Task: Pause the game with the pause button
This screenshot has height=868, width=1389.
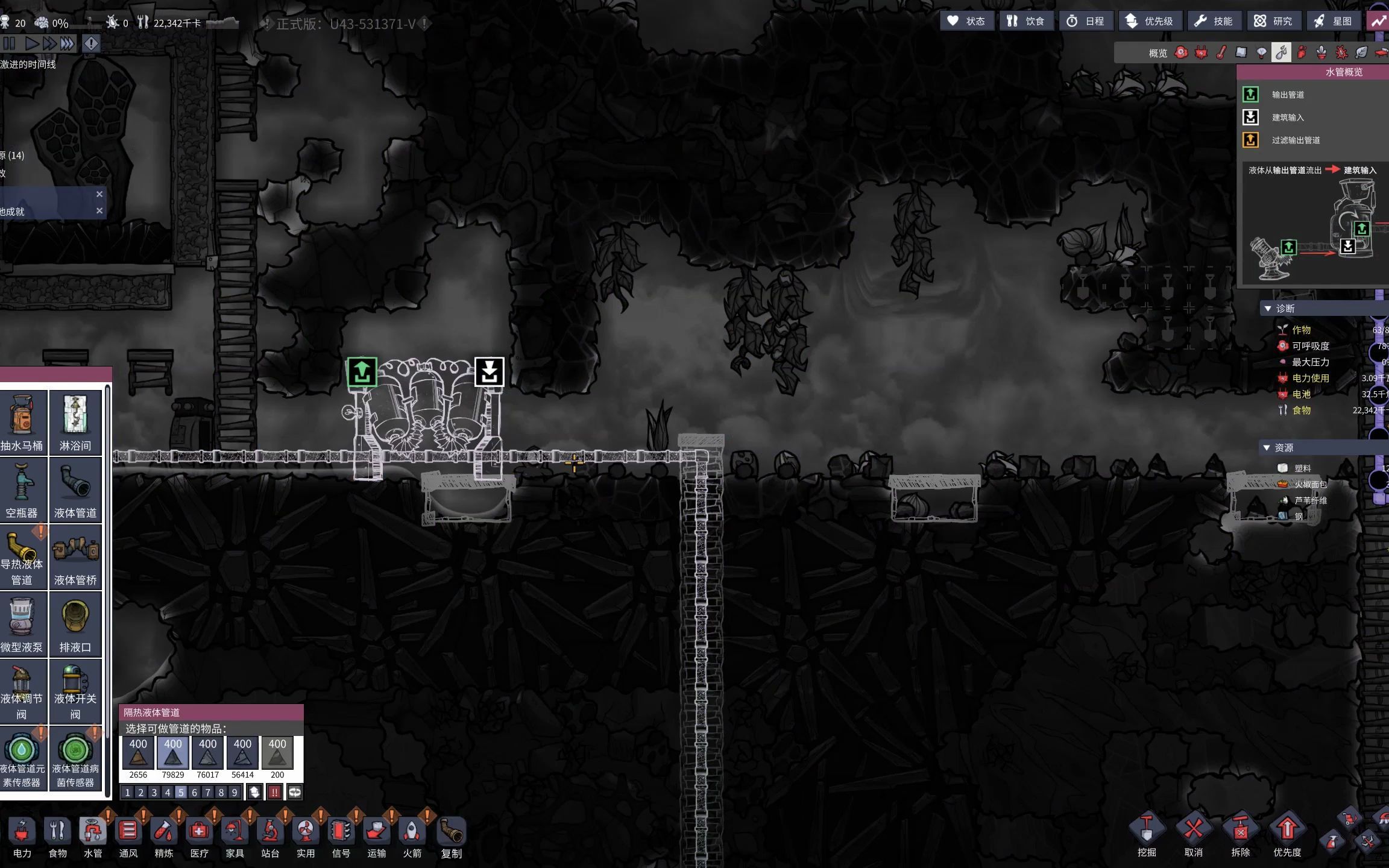Action: click(x=10, y=43)
